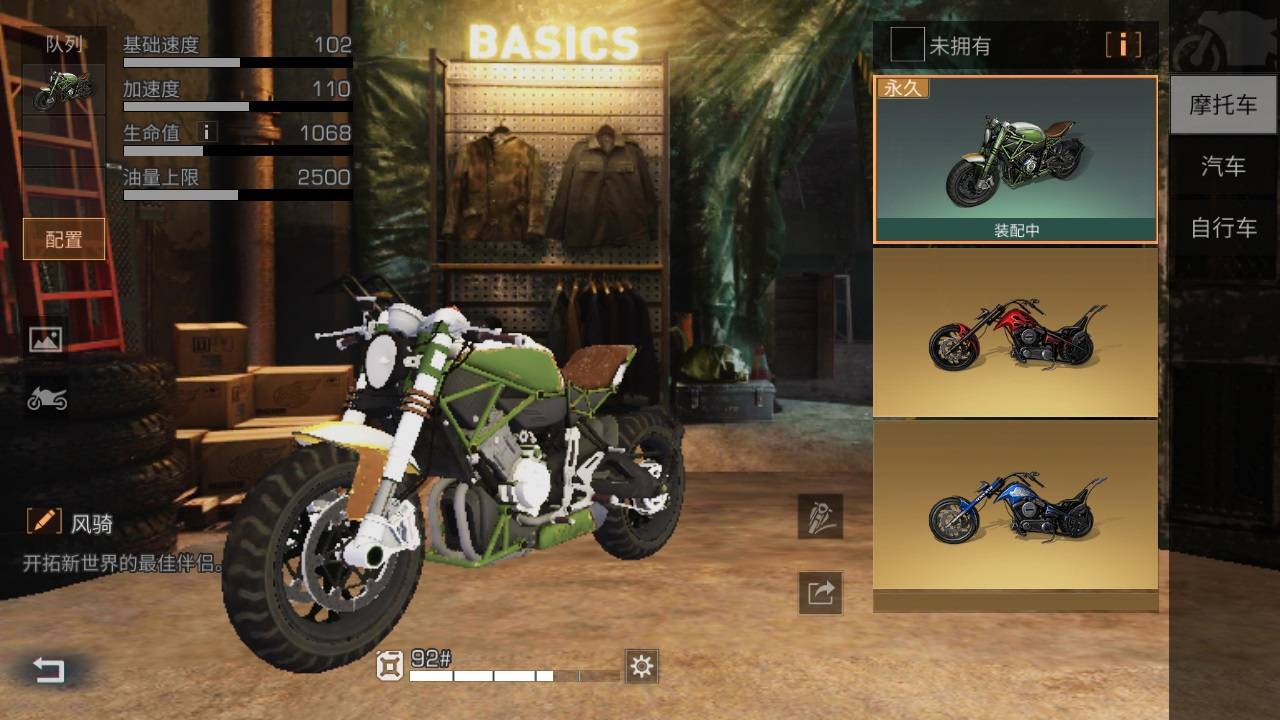Click the rider action icon above share

tap(820, 516)
